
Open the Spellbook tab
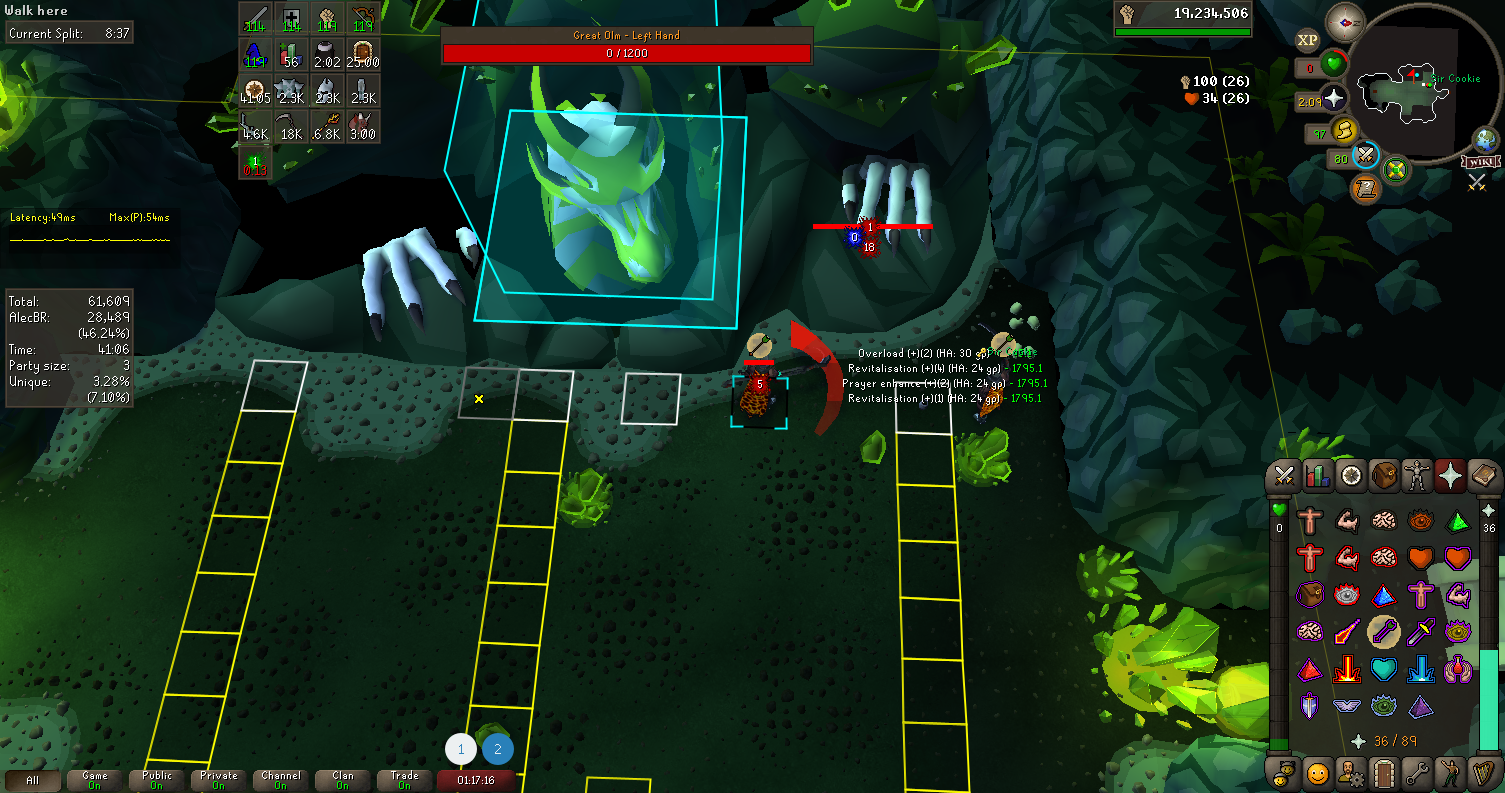(1482, 477)
